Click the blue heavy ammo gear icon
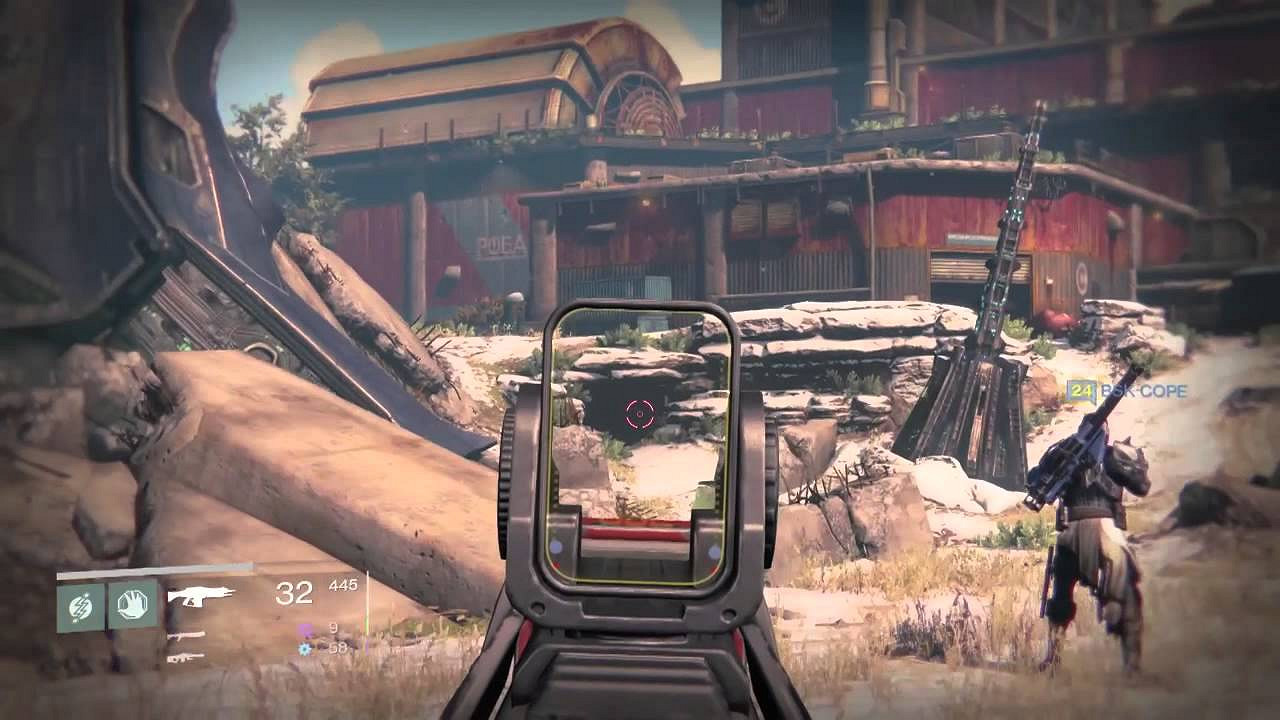 pos(303,649)
